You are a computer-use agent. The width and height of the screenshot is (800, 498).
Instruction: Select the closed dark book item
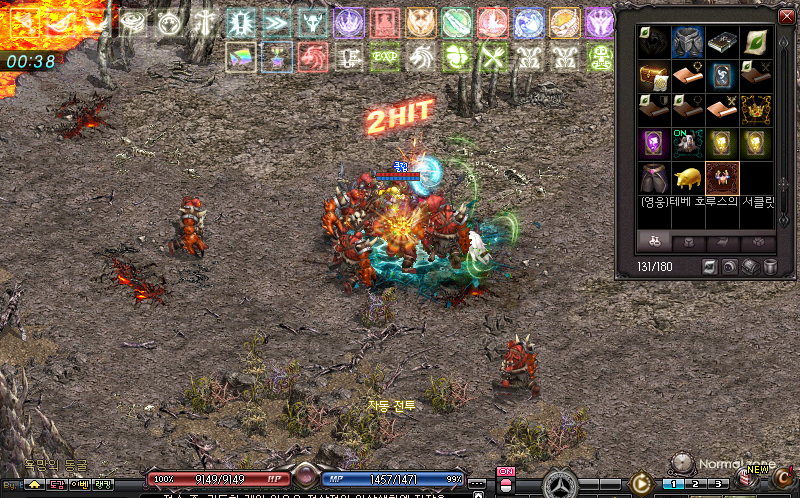722,41
